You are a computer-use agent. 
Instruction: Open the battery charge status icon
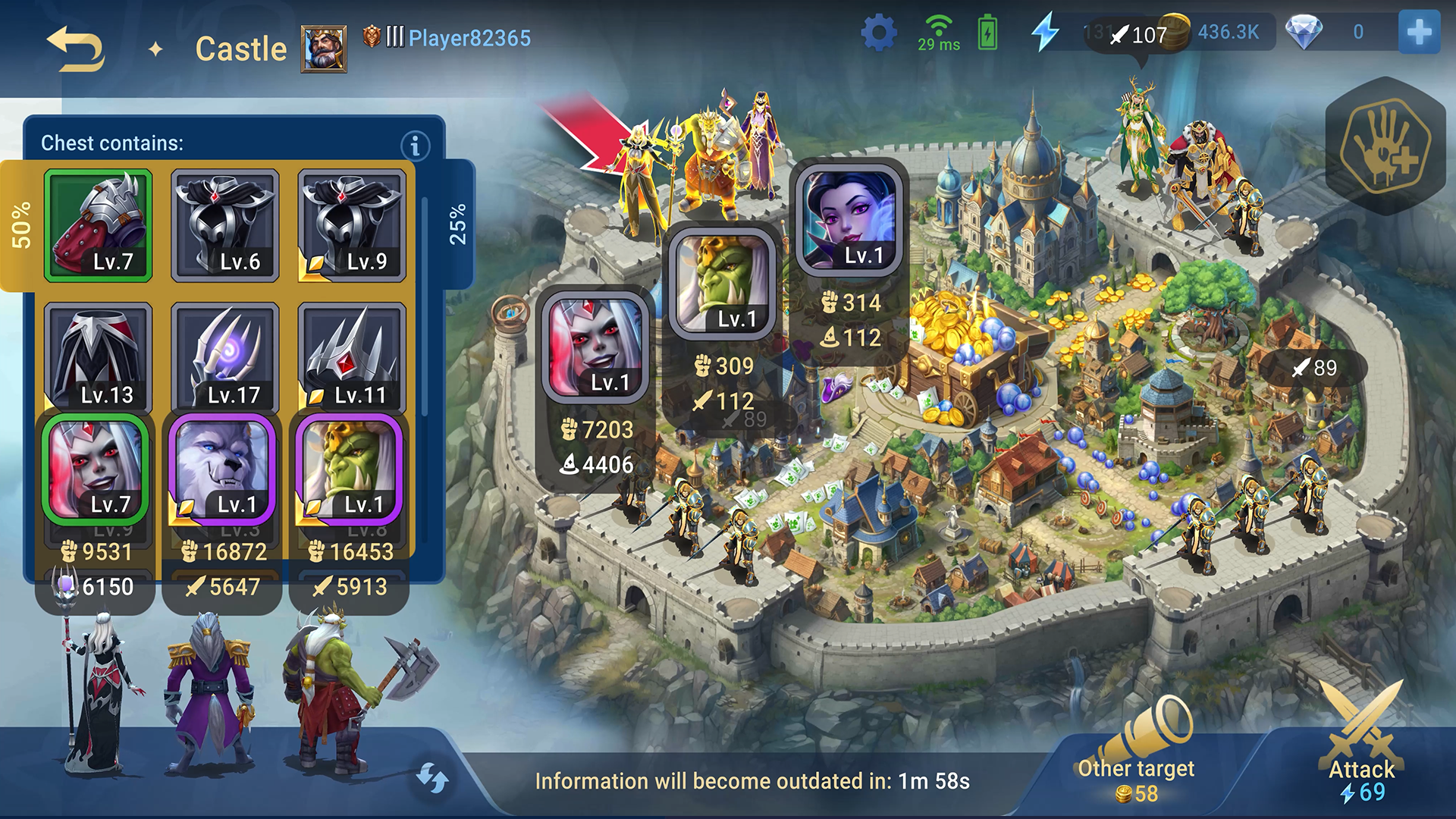coord(986,32)
